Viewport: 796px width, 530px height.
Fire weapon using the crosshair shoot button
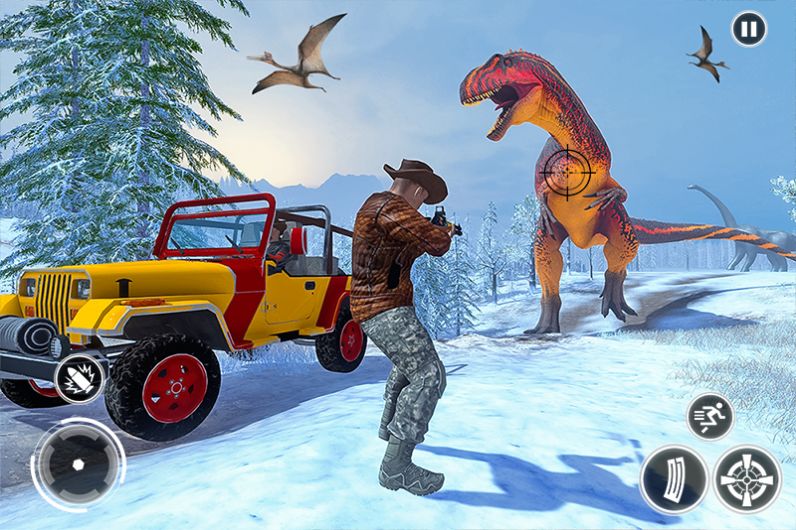748,479
